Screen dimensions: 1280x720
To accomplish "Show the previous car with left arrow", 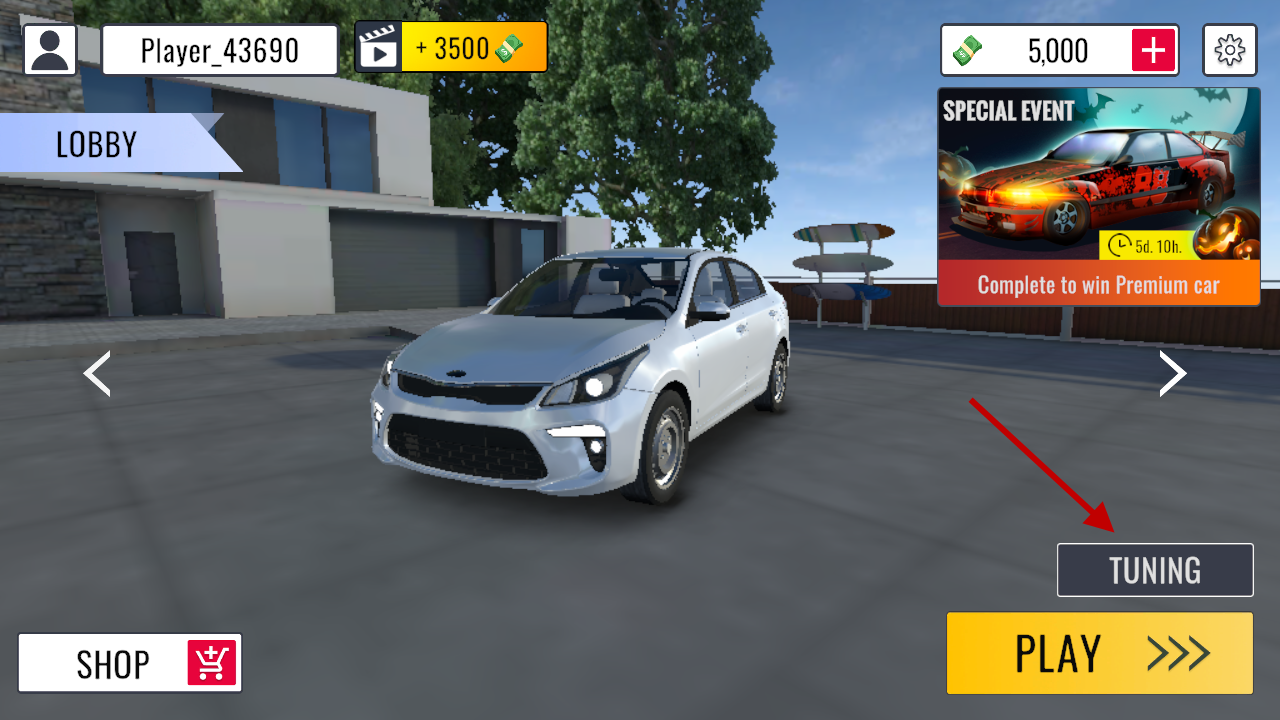I will pyautogui.click(x=97, y=374).
